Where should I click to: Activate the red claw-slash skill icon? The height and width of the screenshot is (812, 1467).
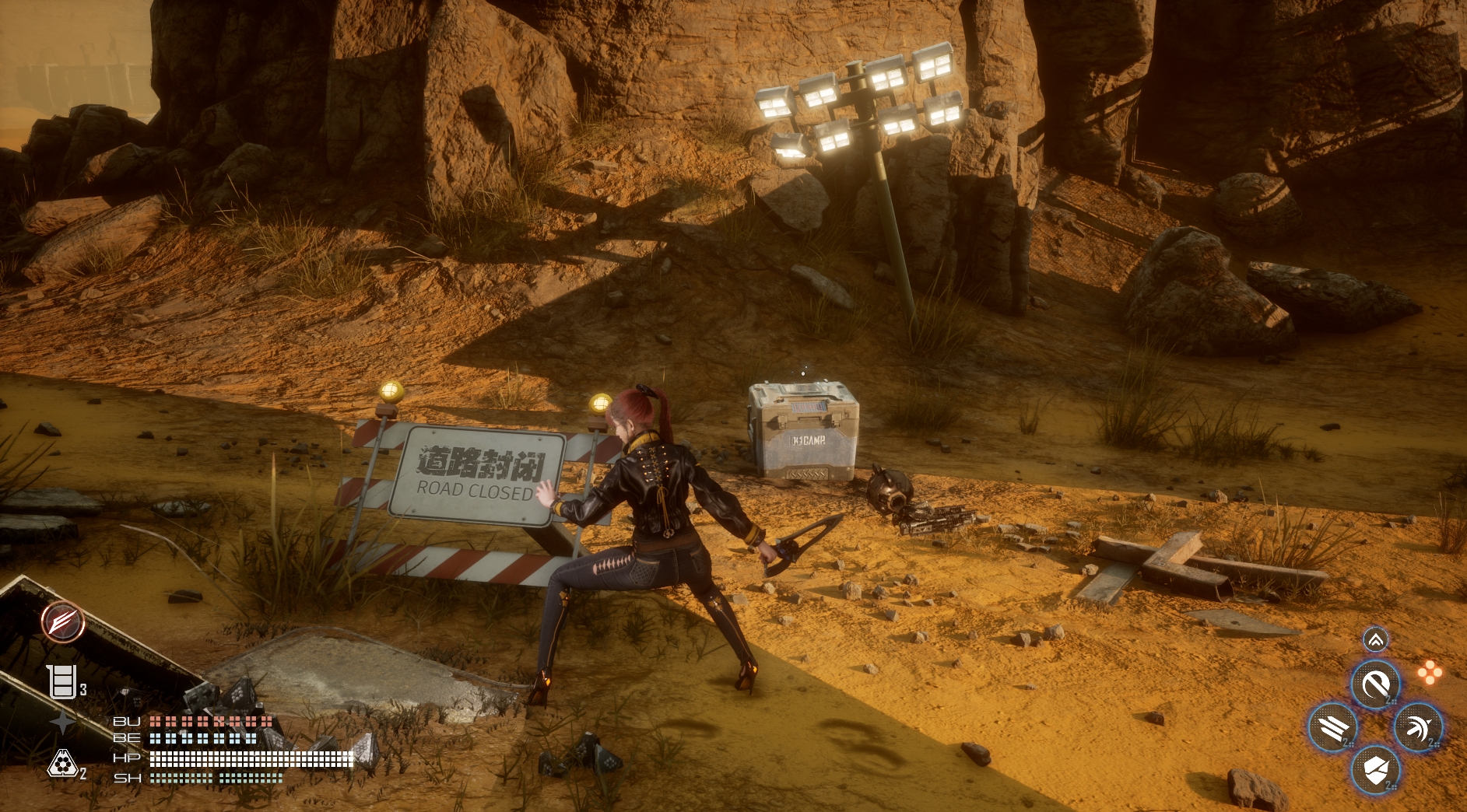click(63, 621)
